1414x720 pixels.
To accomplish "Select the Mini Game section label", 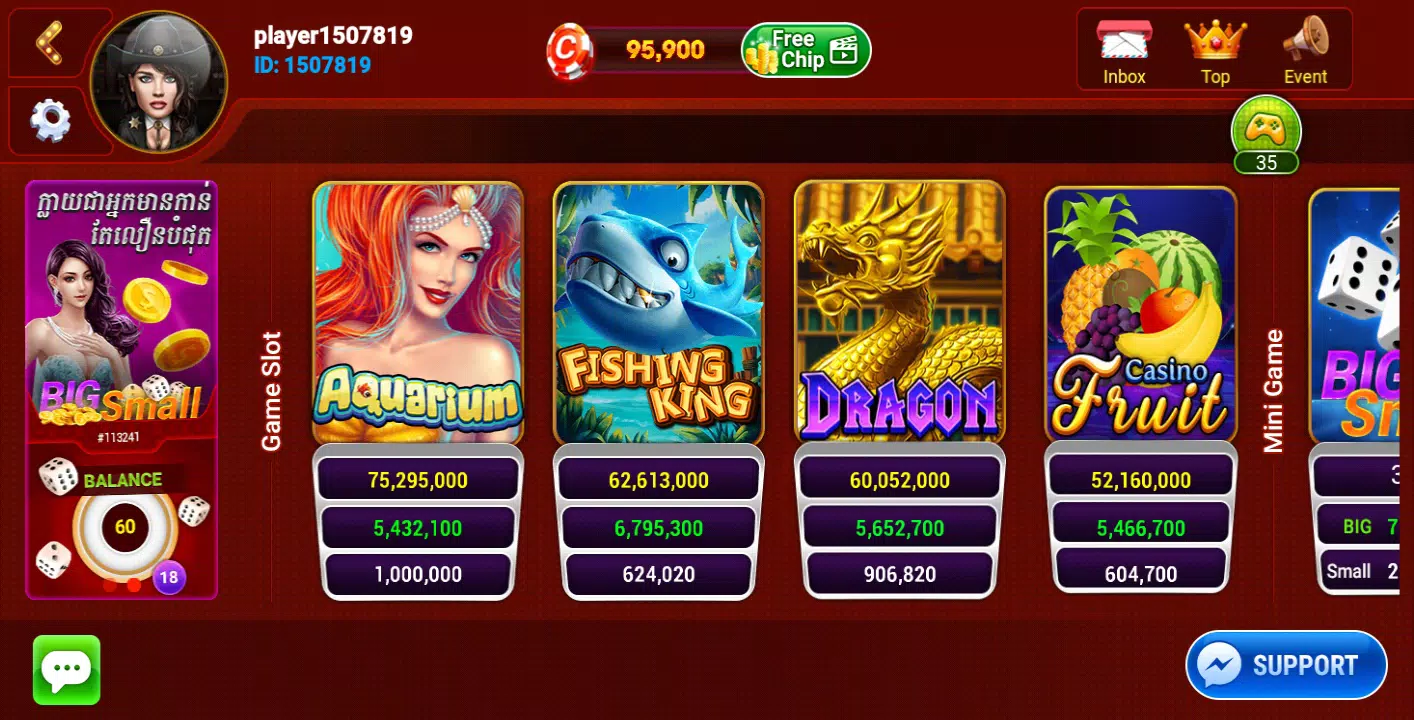I will pos(1274,388).
